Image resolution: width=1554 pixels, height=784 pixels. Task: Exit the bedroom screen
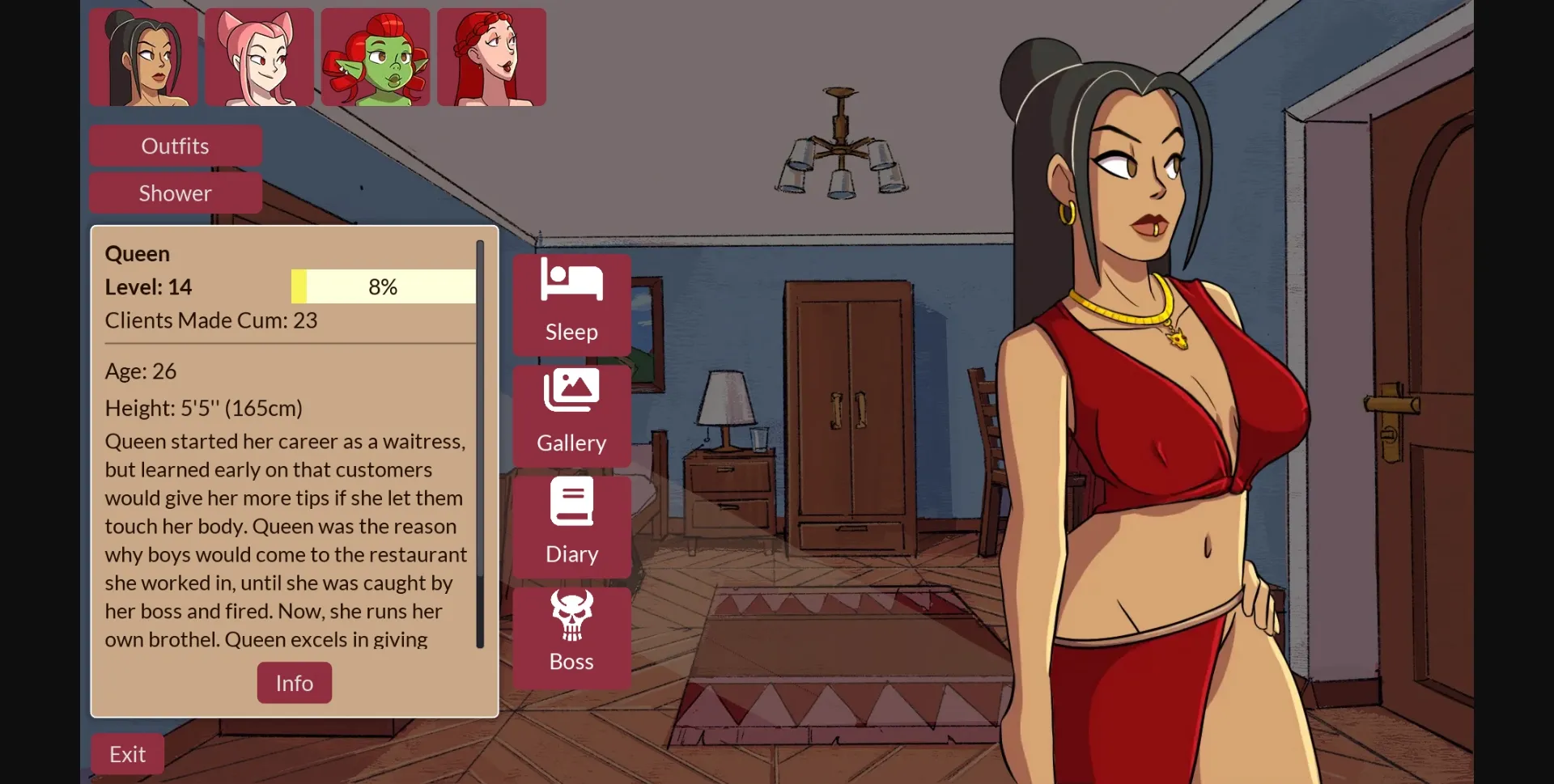coord(126,753)
